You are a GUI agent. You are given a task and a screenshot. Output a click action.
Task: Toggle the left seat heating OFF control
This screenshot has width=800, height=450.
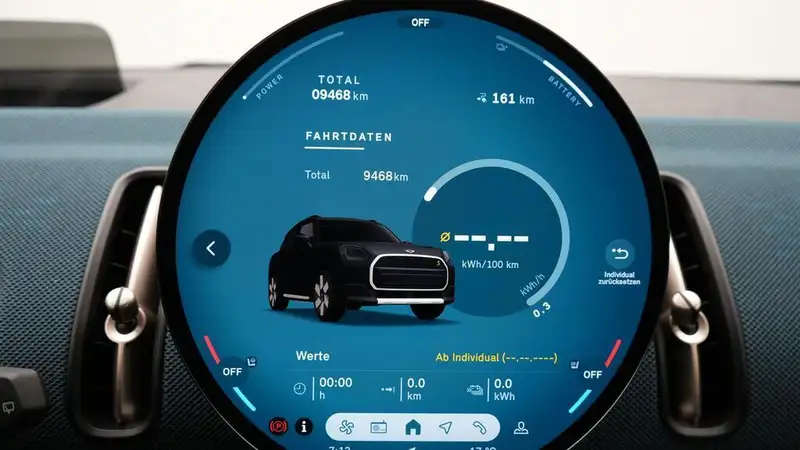pos(233,370)
